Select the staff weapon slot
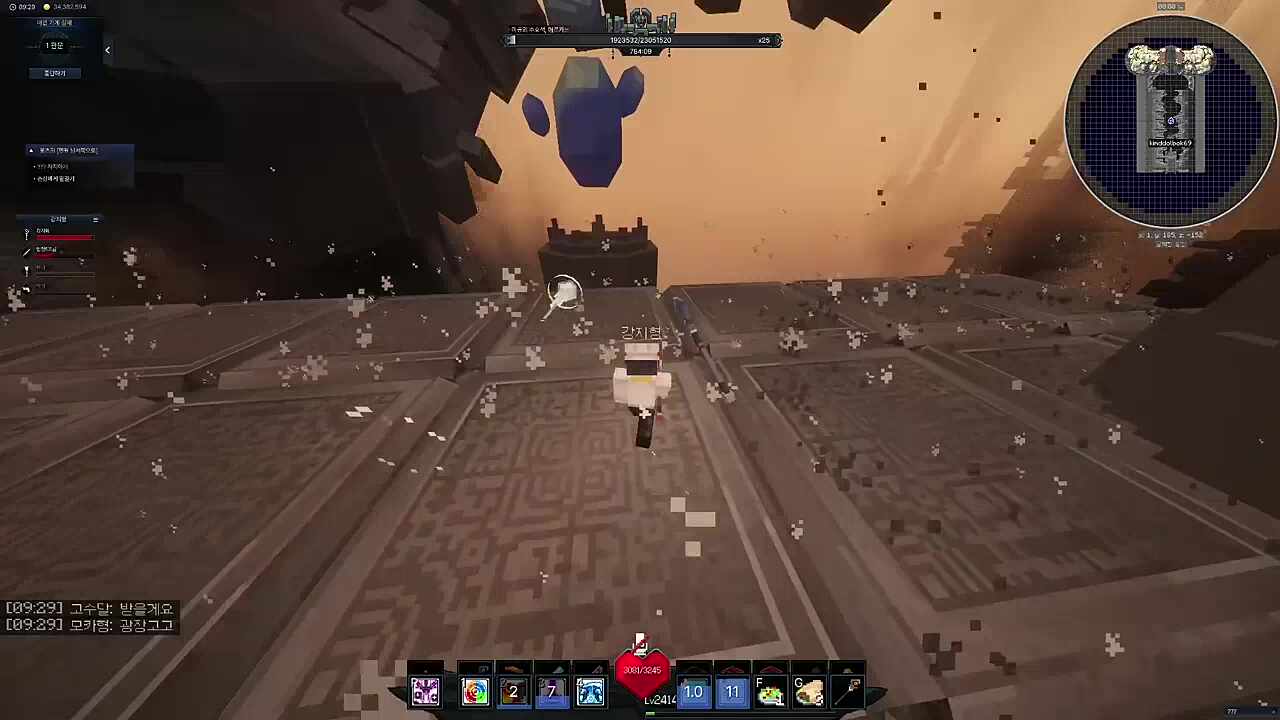The image size is (1280, 720). [848, 691]
